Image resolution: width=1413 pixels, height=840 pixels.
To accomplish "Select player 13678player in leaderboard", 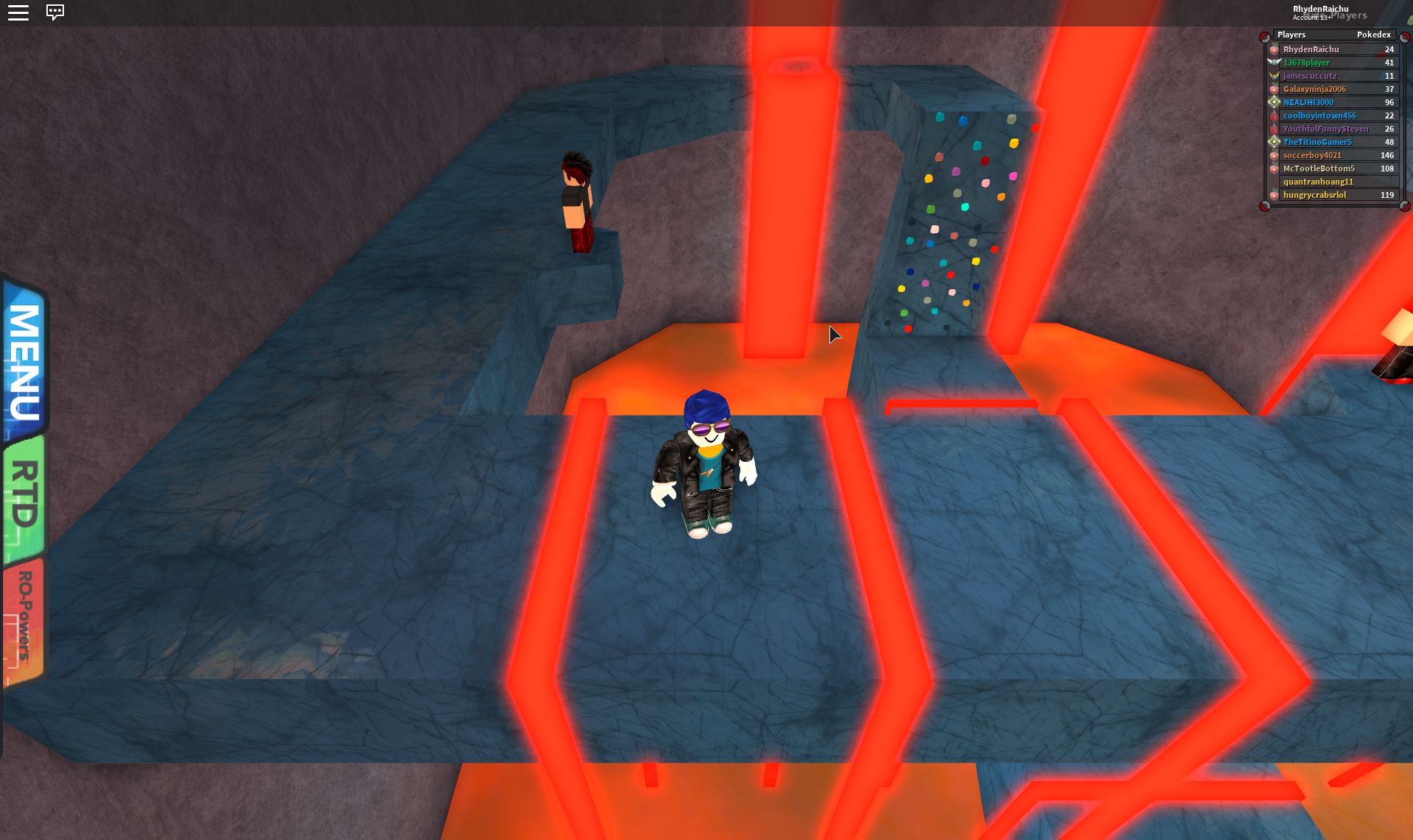I will click(1306, 63).
